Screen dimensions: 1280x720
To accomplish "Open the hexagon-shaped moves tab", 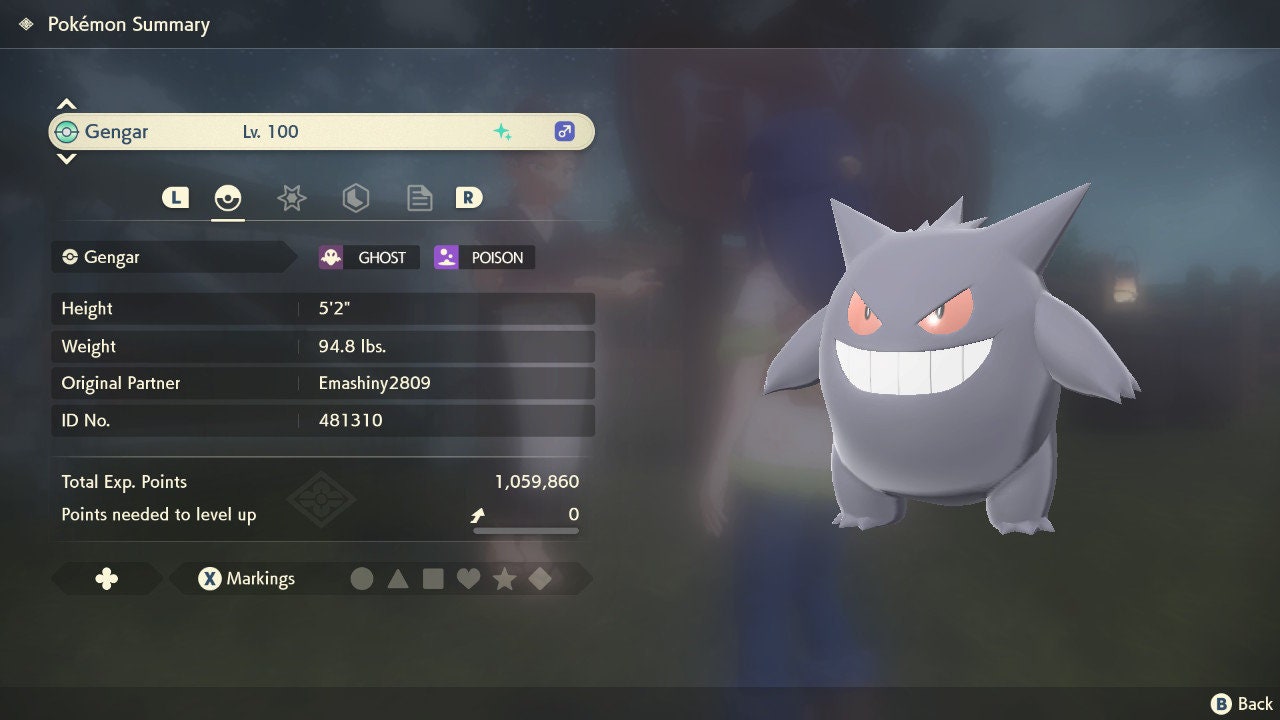I will coord(355,198).
